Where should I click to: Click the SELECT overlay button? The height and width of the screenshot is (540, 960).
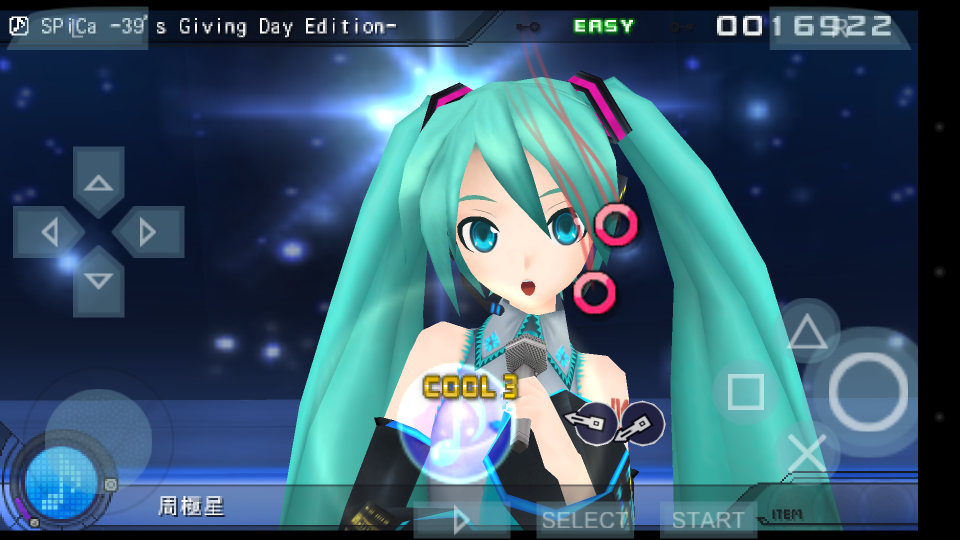585,520
